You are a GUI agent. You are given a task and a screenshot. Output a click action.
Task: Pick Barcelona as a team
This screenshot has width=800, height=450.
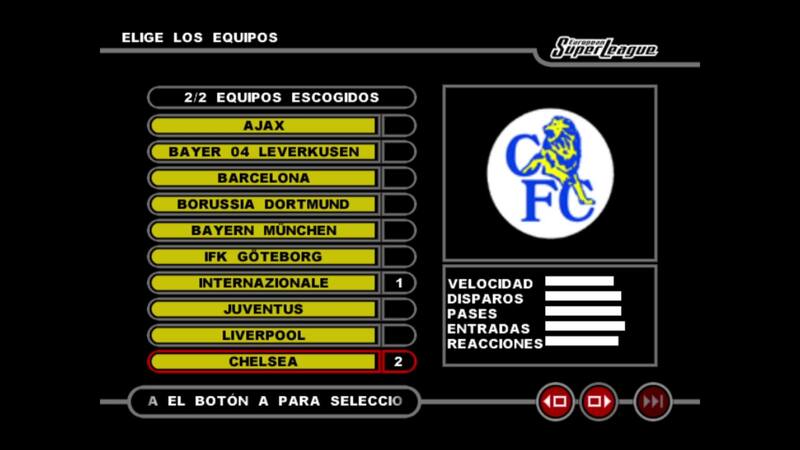264,178
